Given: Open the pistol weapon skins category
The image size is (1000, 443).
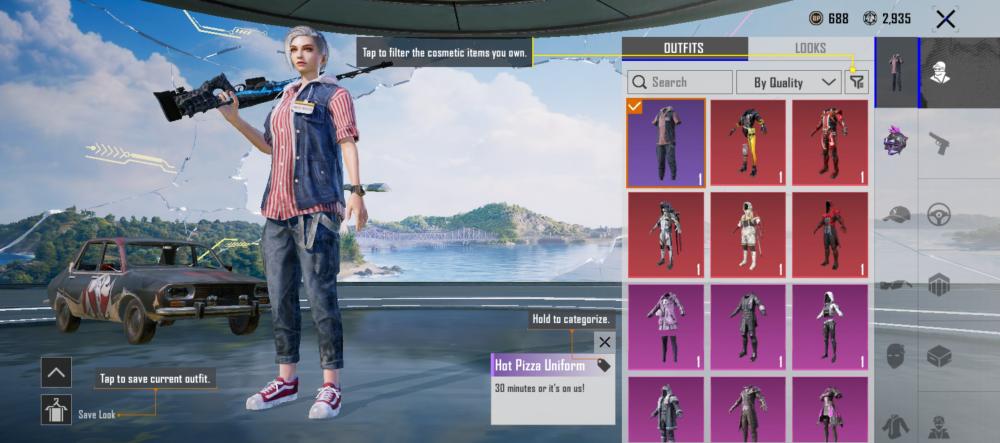Looking at the screenshot, I should pos(939,143).
